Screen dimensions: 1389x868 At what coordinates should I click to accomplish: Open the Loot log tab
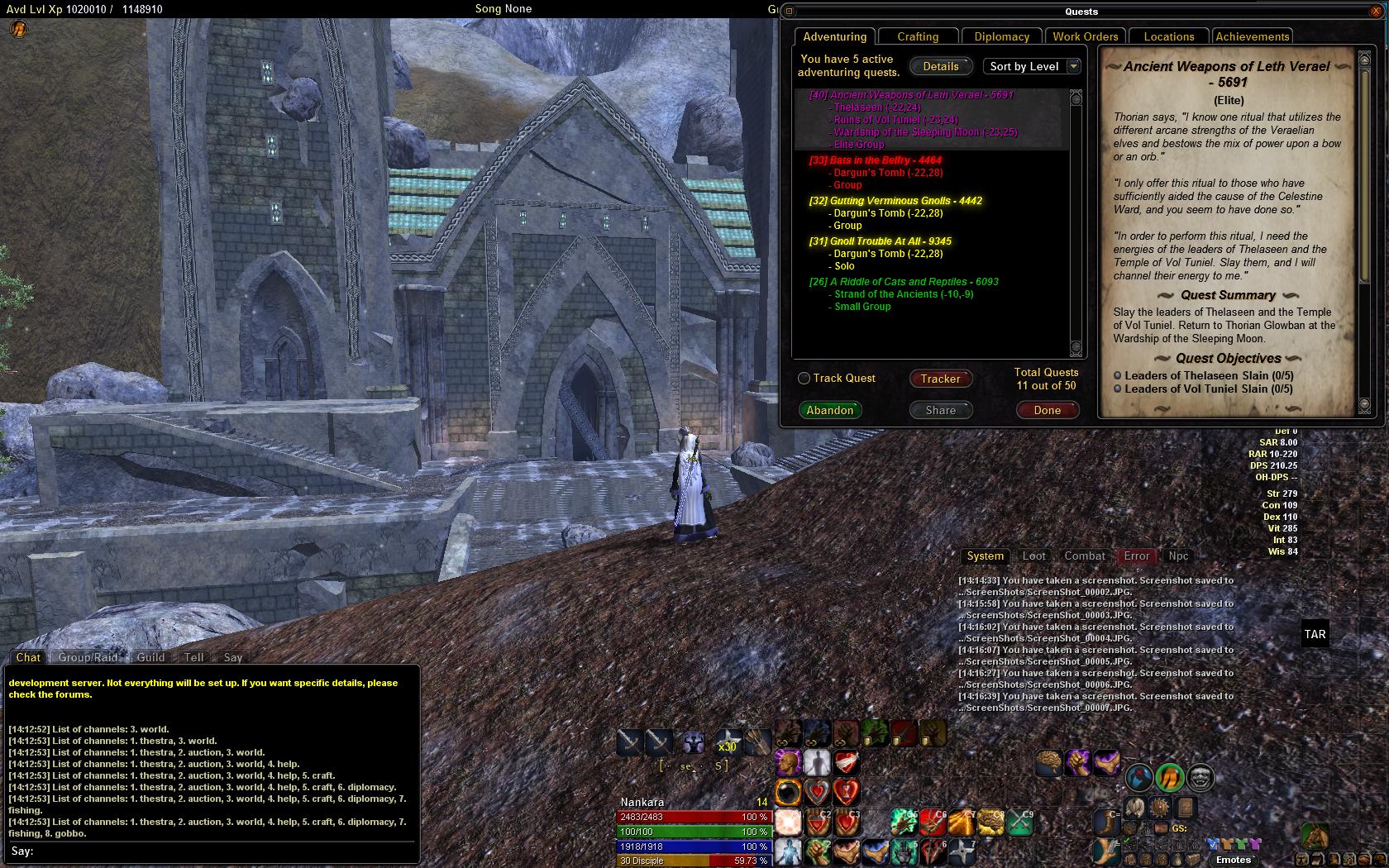pos(1033,556)
